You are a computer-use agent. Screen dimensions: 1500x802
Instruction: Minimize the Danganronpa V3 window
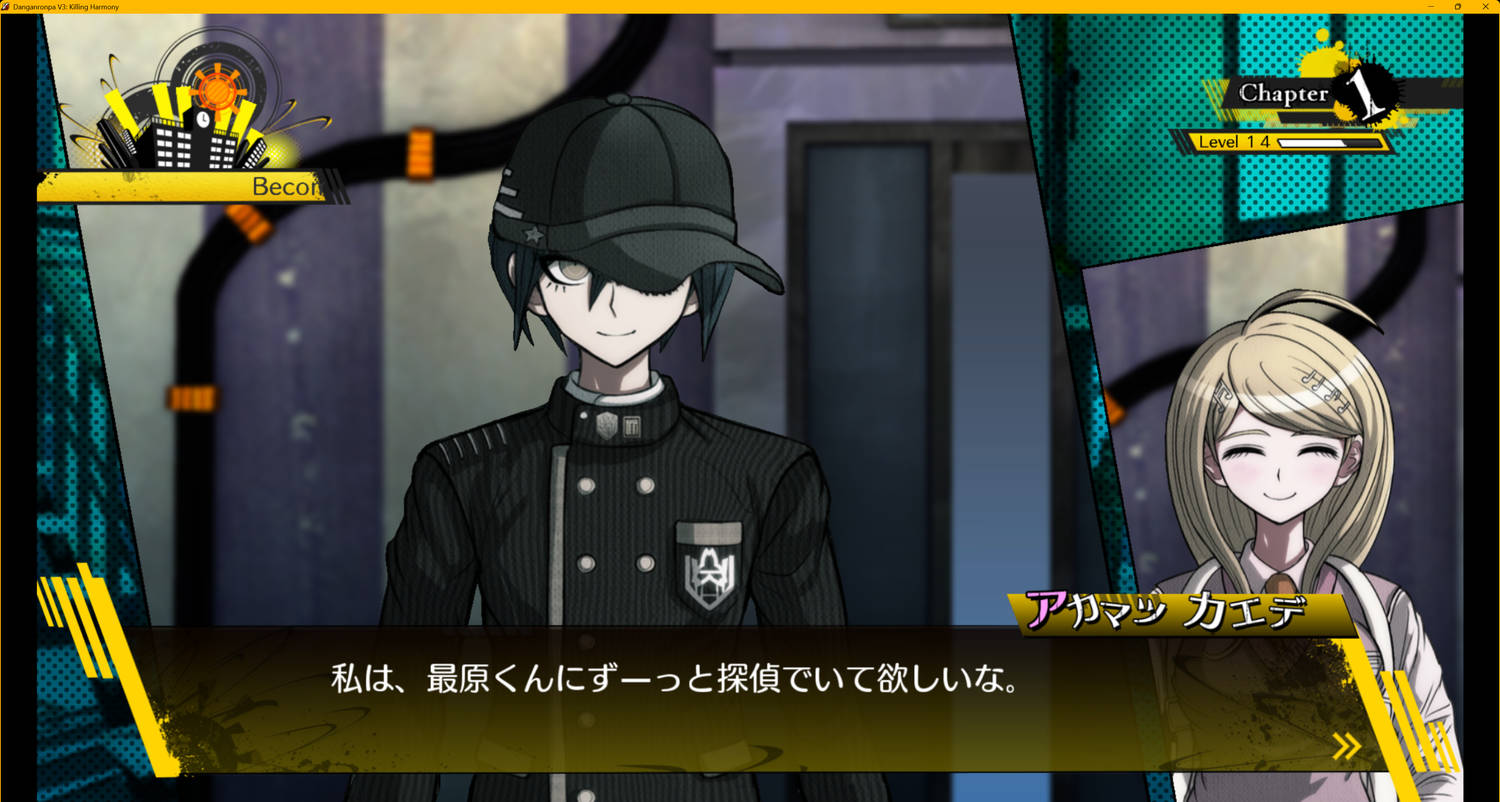[1432, 6]
